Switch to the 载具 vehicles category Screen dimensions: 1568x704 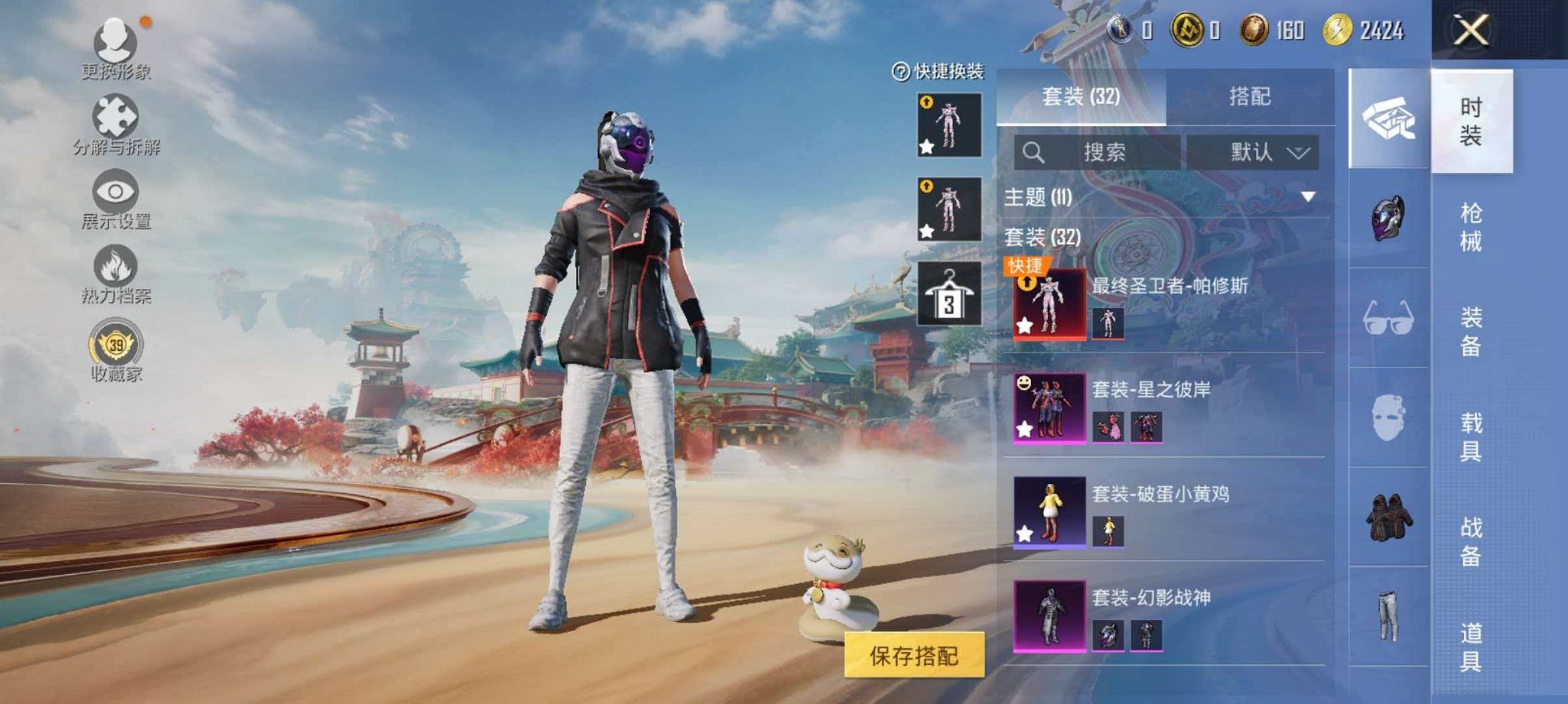pyautogui.click(x=1471, y=436)
